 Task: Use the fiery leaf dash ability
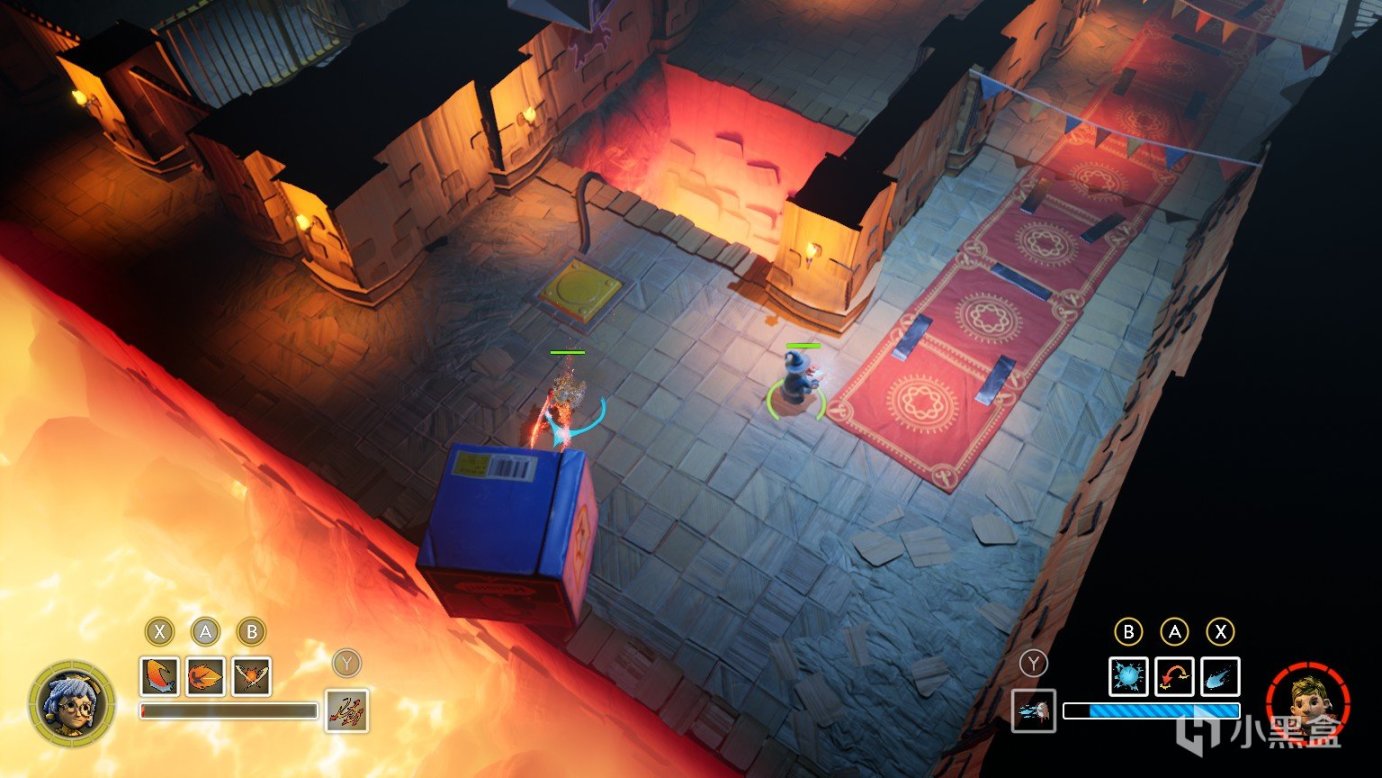click(x=206, y=676)
